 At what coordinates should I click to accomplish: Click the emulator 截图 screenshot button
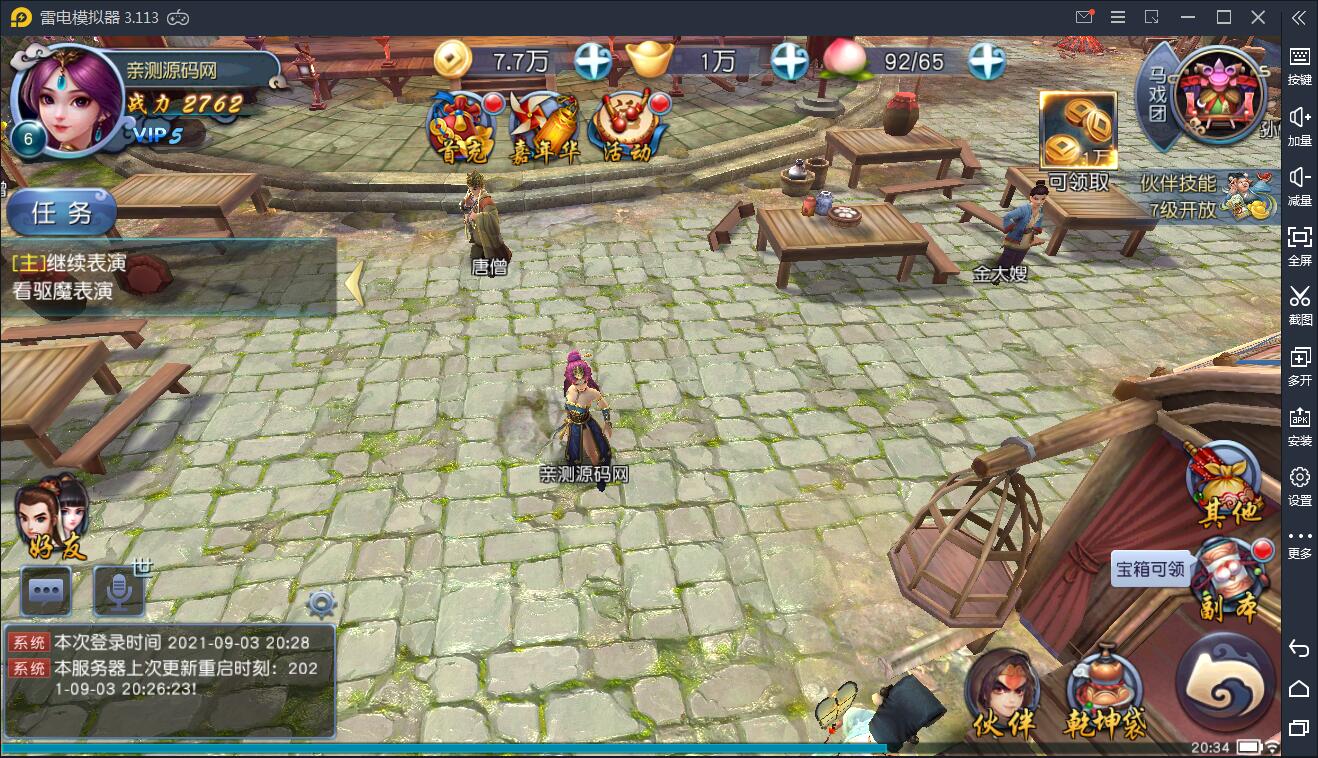[x=1299, y=303]
